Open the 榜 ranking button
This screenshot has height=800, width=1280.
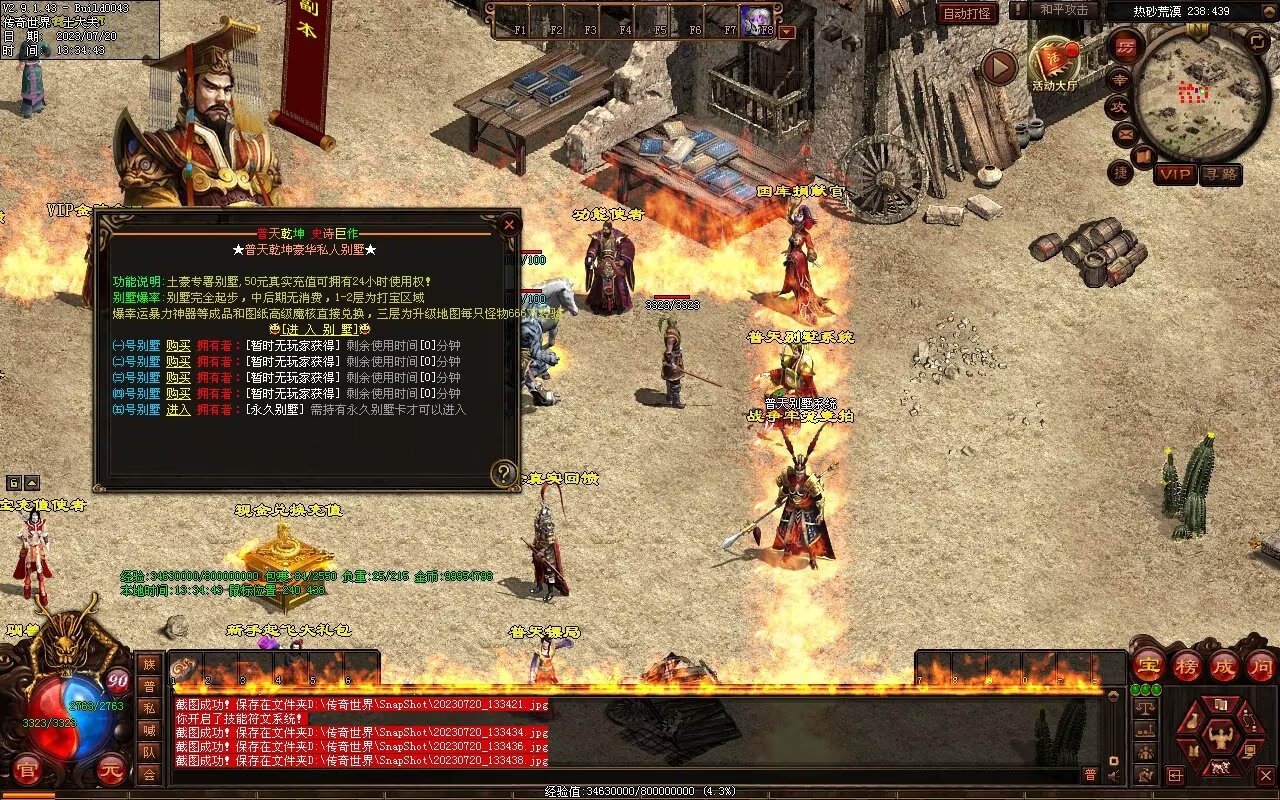pos(1186,665)
